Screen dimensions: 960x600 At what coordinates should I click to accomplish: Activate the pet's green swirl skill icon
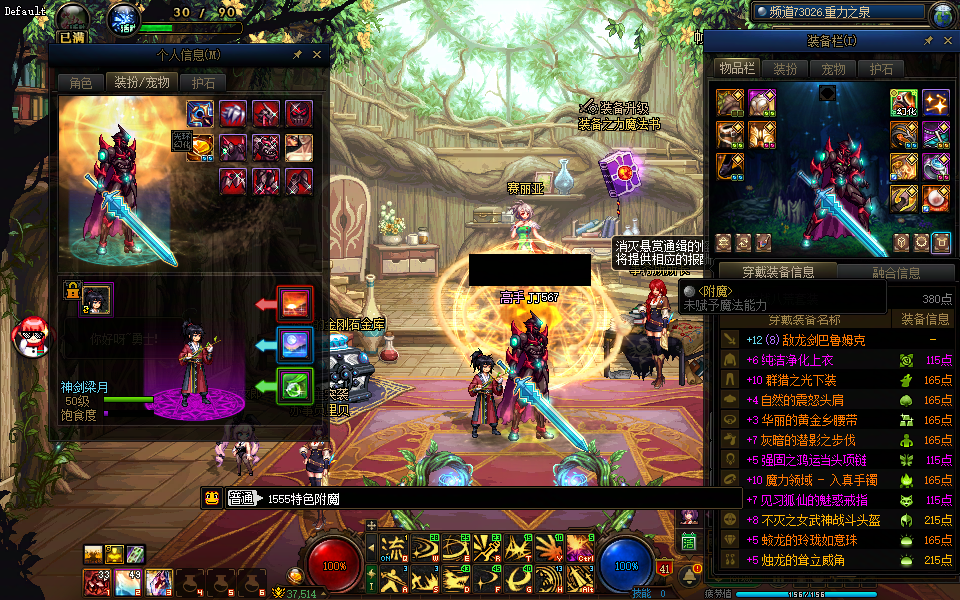[x=295, y=386]
